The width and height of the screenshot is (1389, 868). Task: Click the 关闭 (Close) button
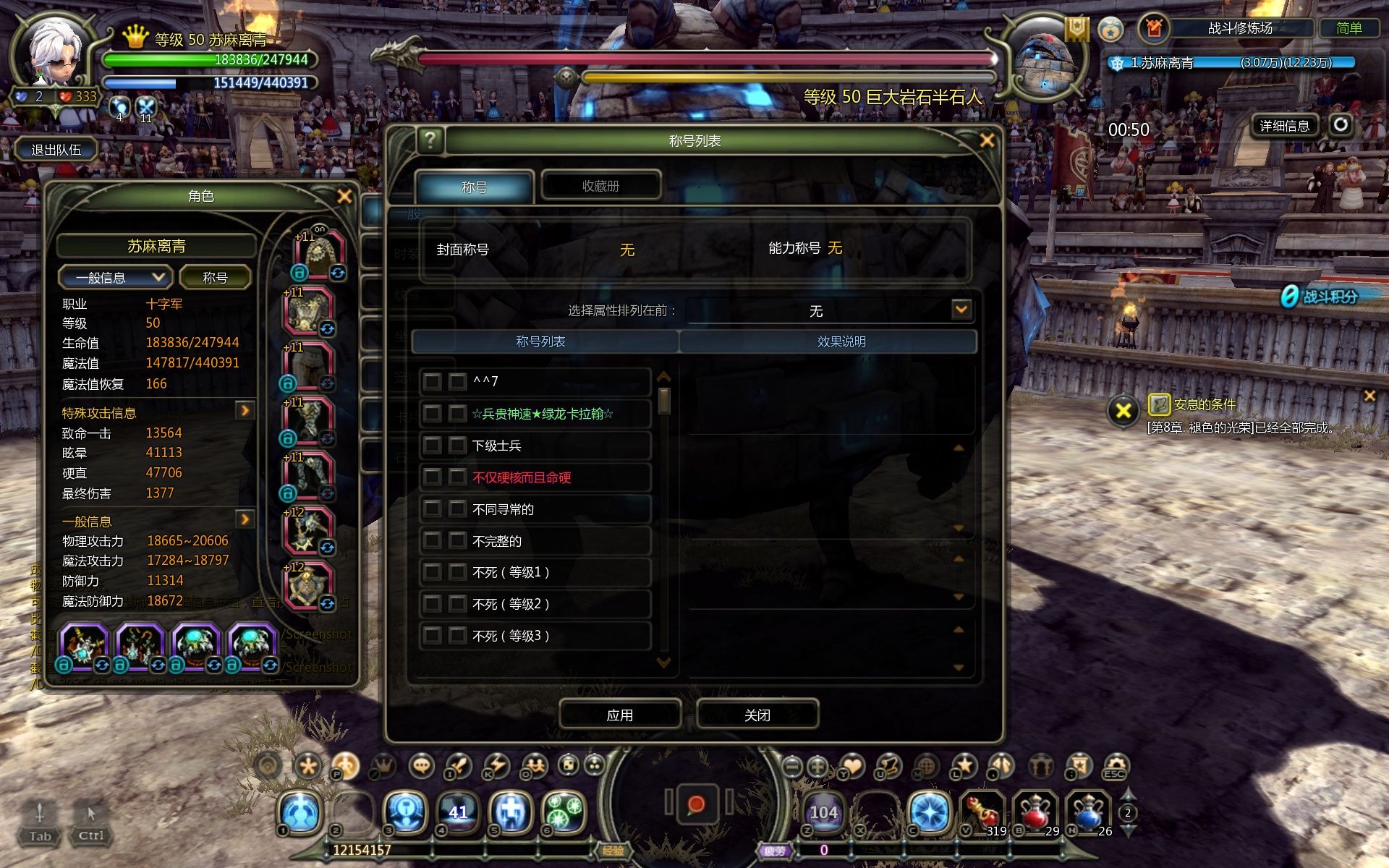757,715
